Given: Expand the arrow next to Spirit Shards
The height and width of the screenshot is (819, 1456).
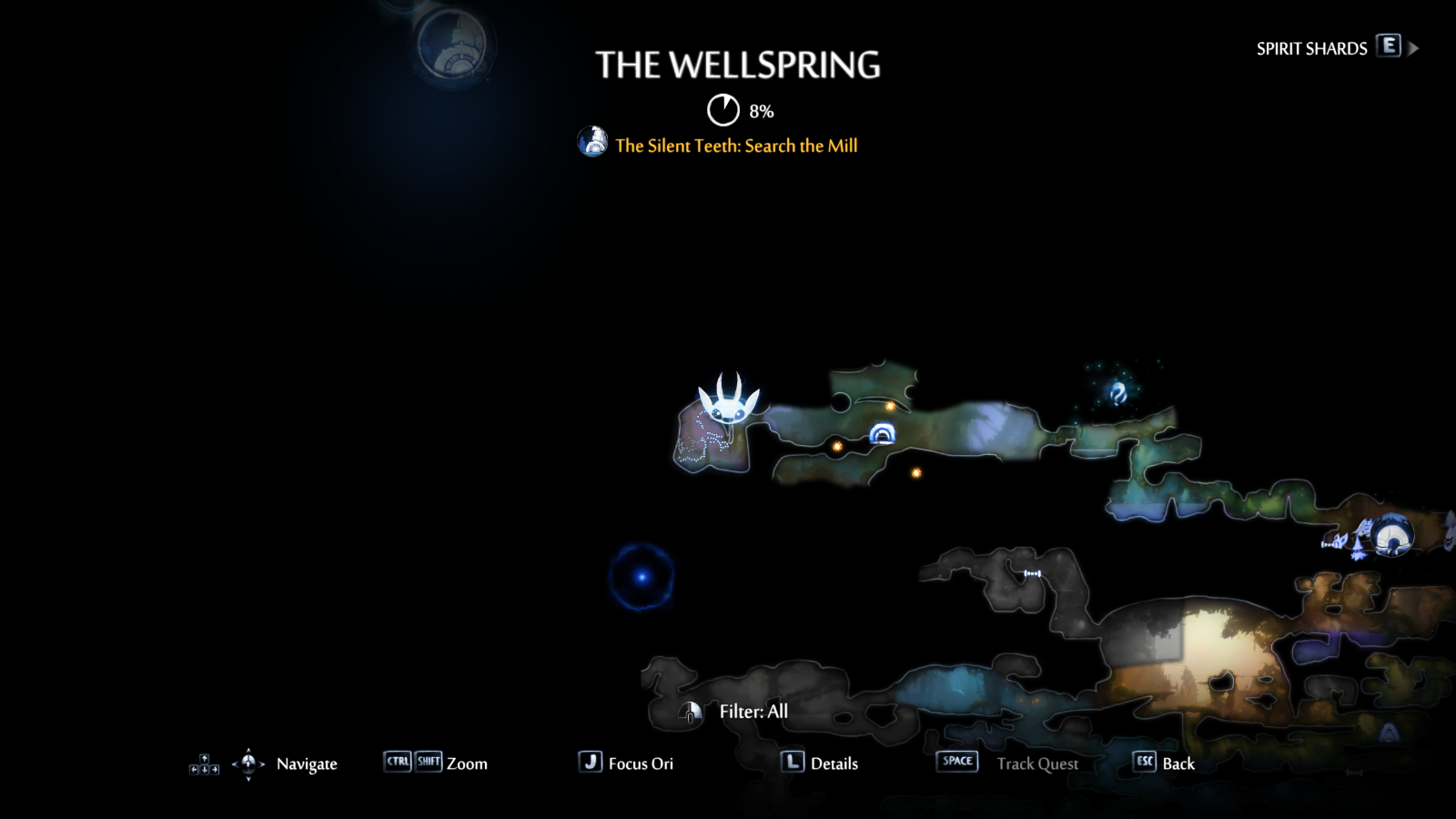Looking at the screenshot, I should [1414, 47].
